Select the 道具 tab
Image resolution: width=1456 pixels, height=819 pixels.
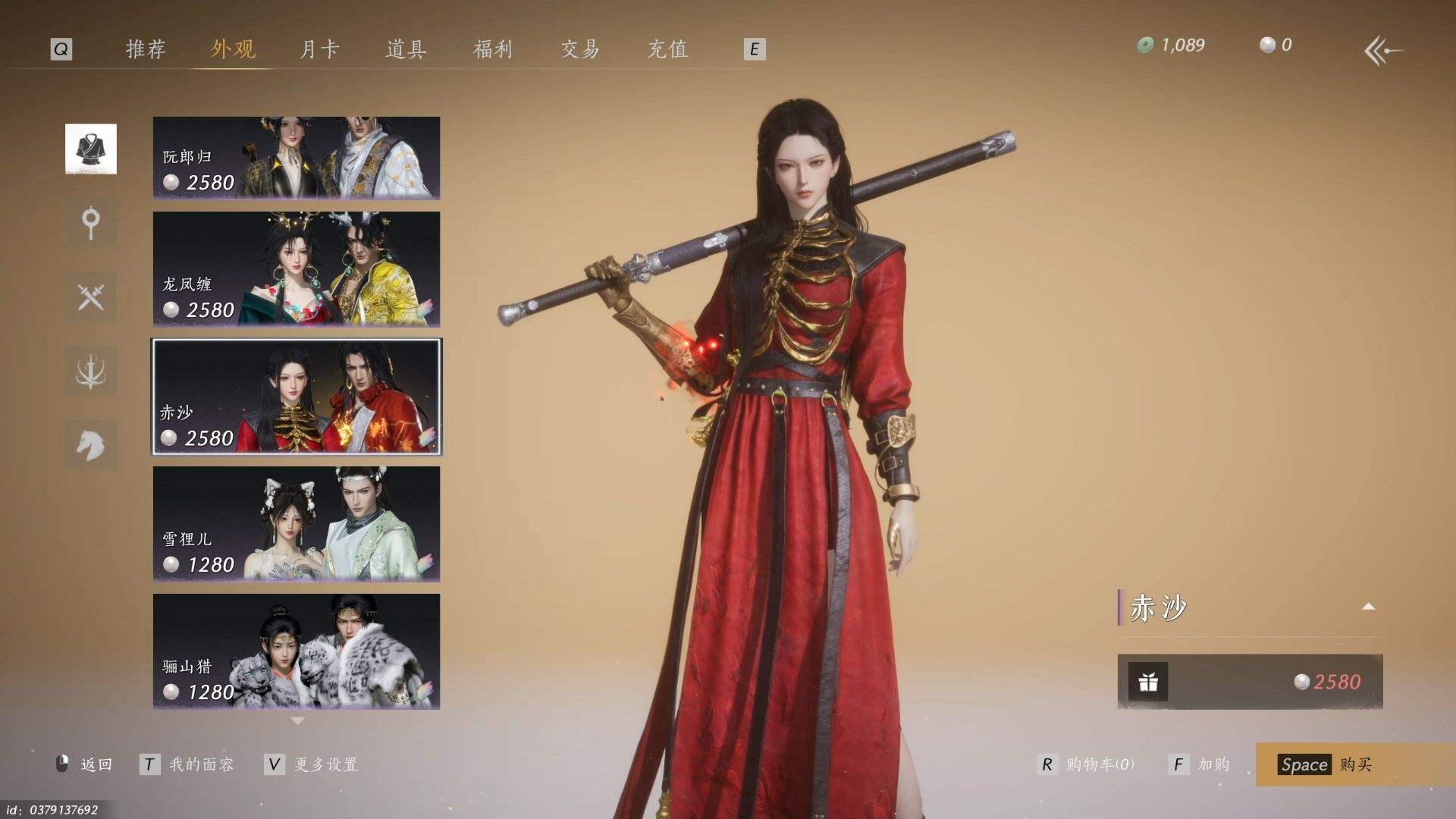pos(406,49)
